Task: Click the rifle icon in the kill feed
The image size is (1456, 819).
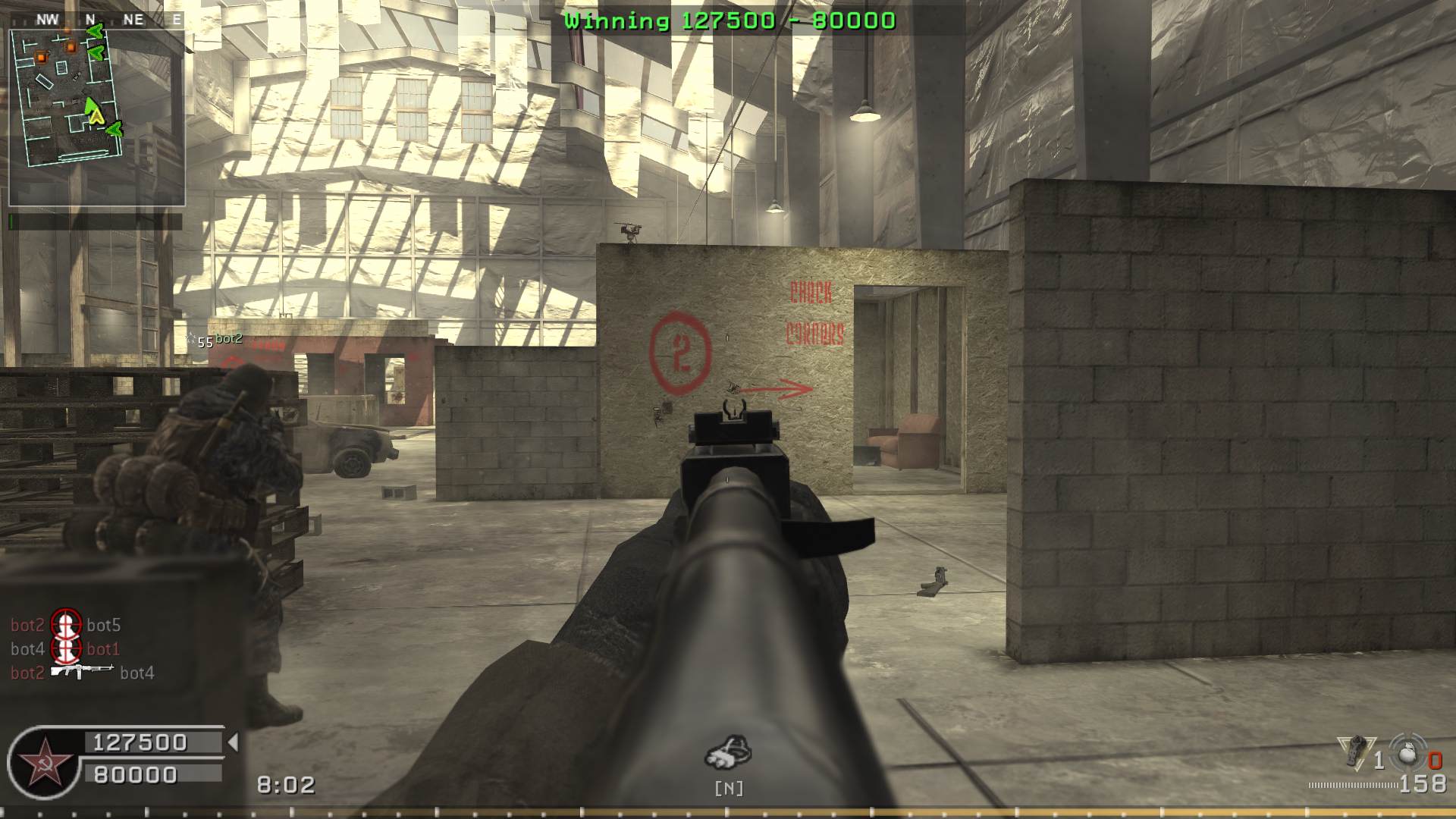Action: click(x=81, y=671)
